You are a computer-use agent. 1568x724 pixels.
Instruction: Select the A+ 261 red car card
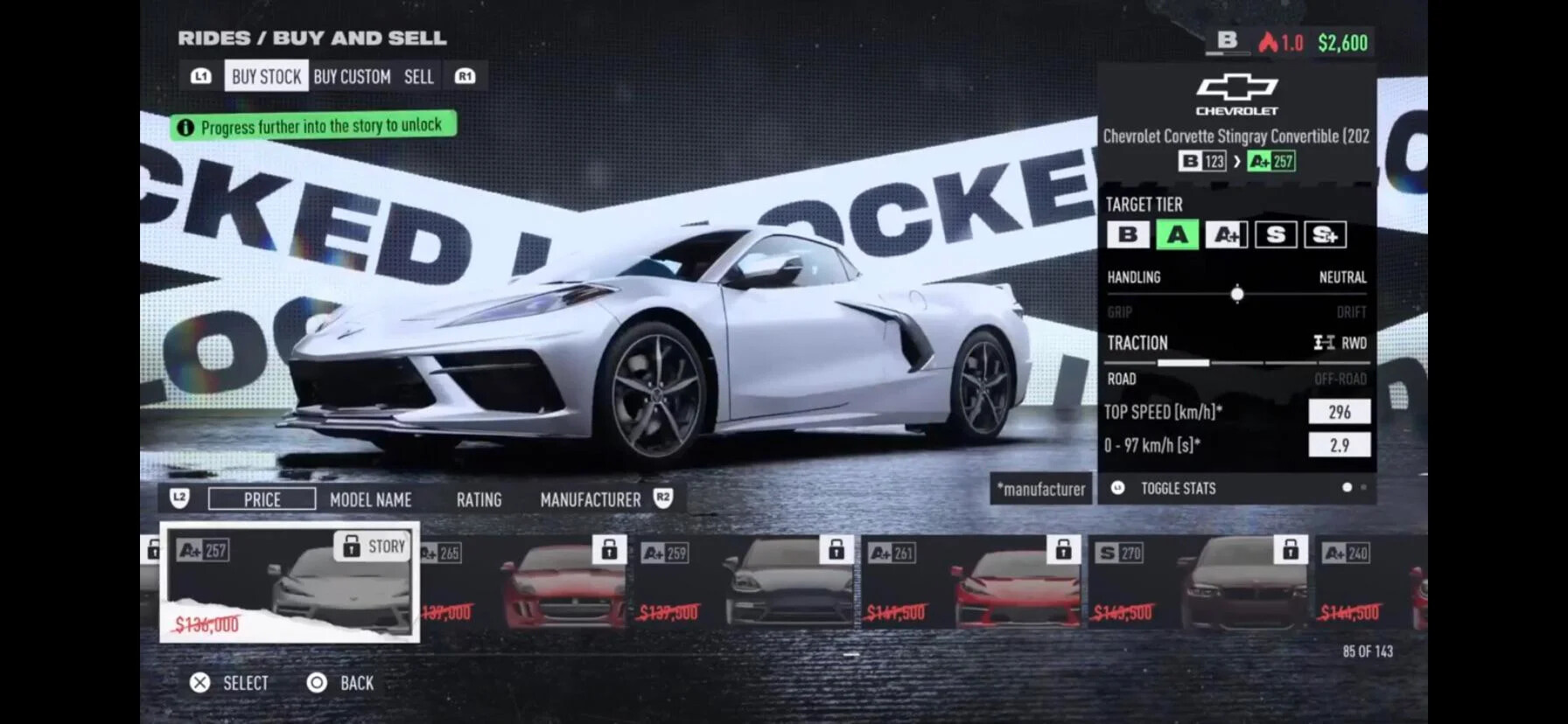970,583
